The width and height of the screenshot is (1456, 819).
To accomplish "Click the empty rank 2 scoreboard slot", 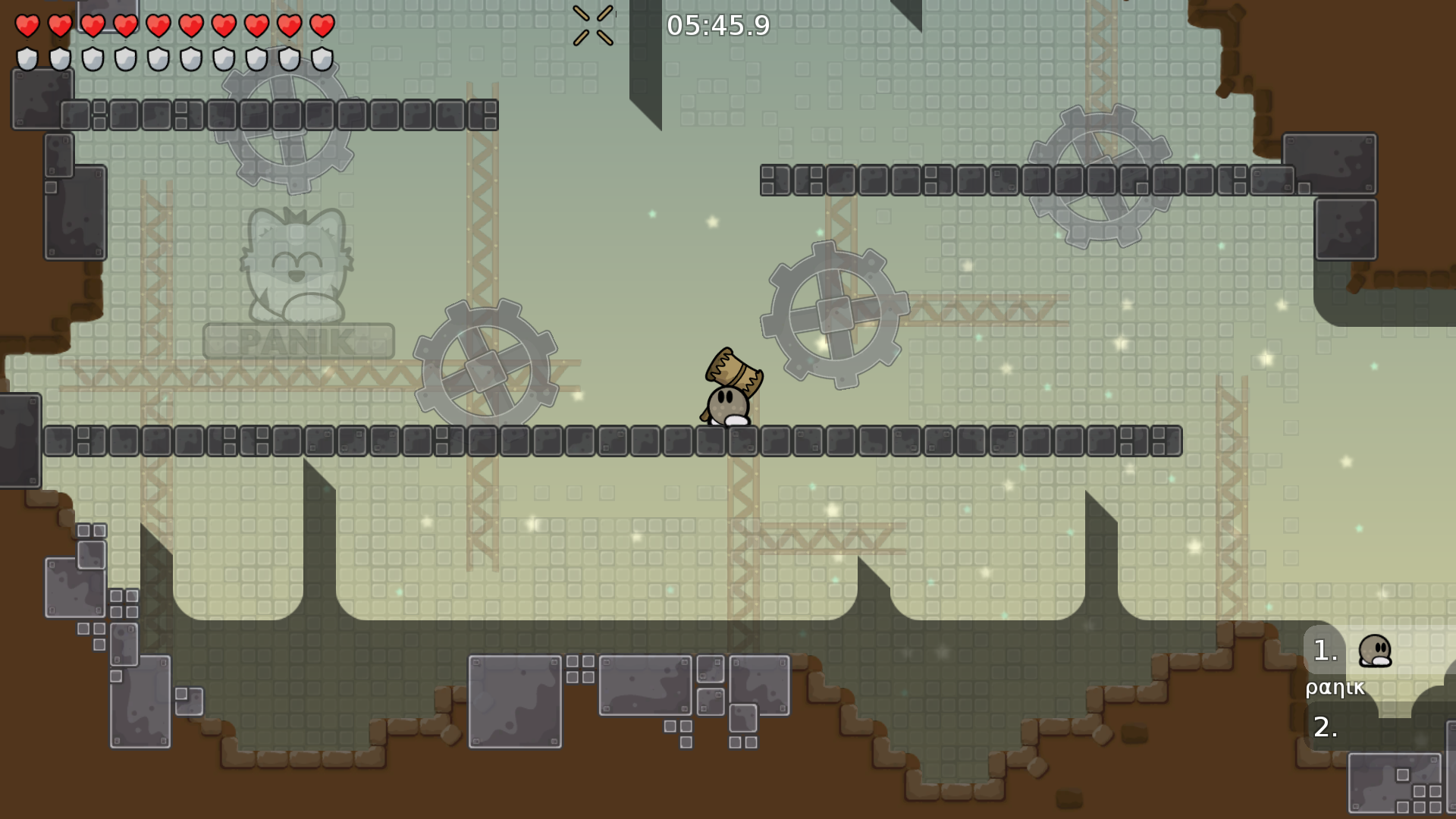I will 1324,730.
